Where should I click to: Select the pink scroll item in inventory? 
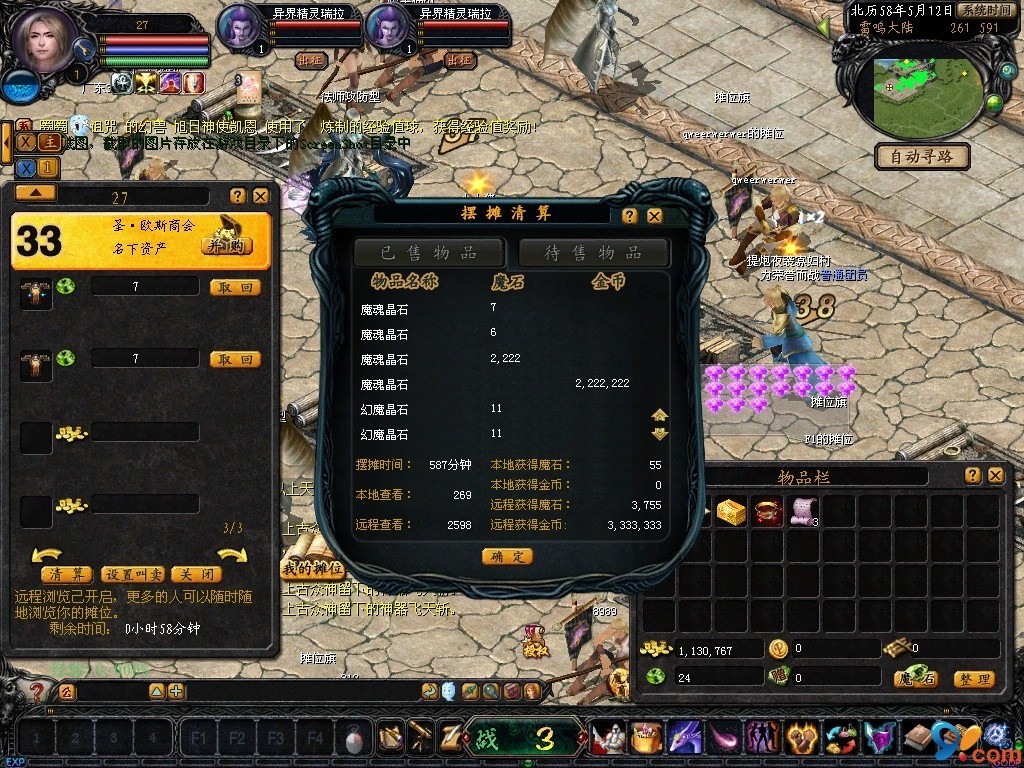click(x=804, y=512)
